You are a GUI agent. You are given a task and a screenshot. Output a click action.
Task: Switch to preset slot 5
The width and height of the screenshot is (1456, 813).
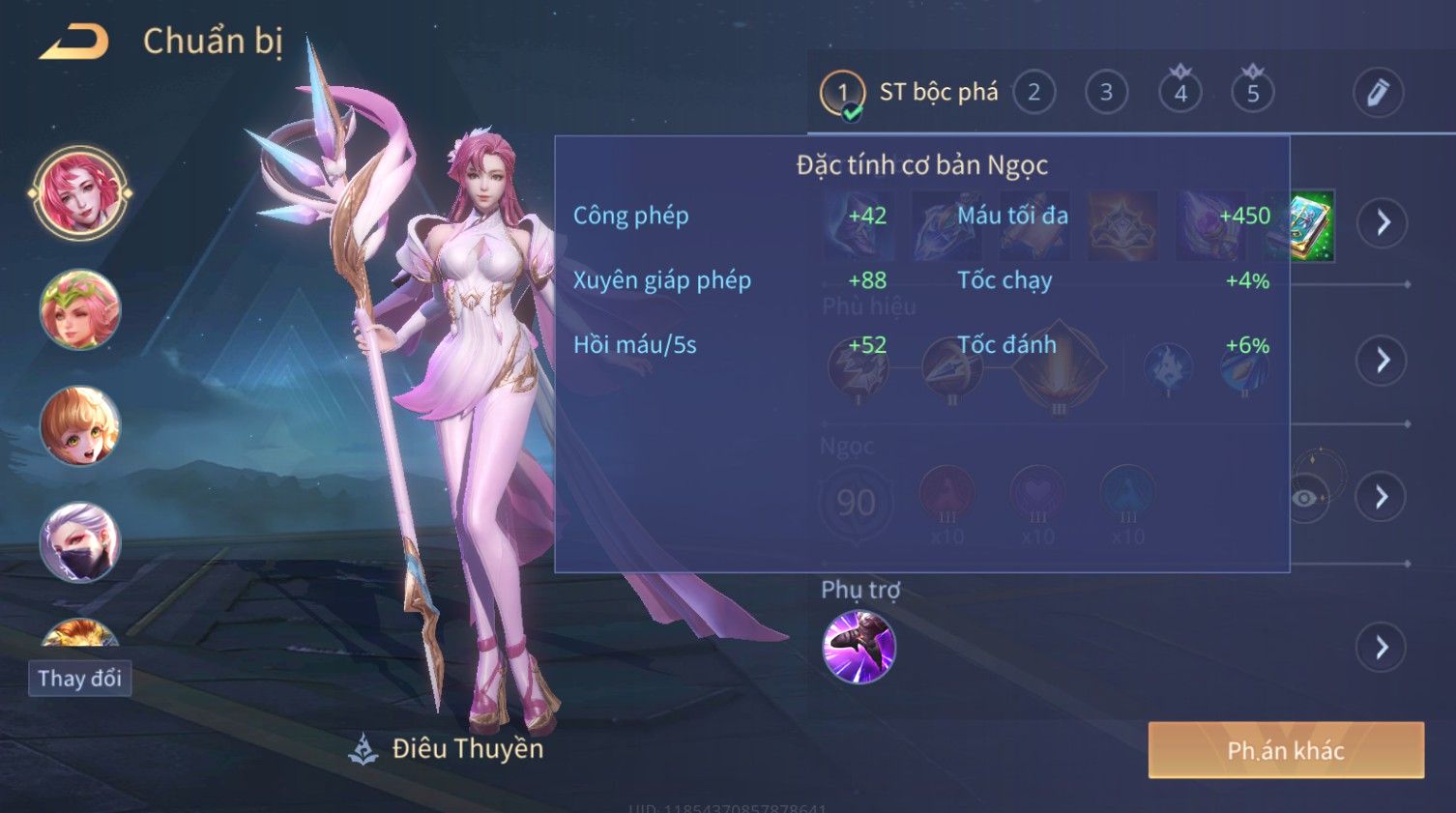(x=1253, y=93)
